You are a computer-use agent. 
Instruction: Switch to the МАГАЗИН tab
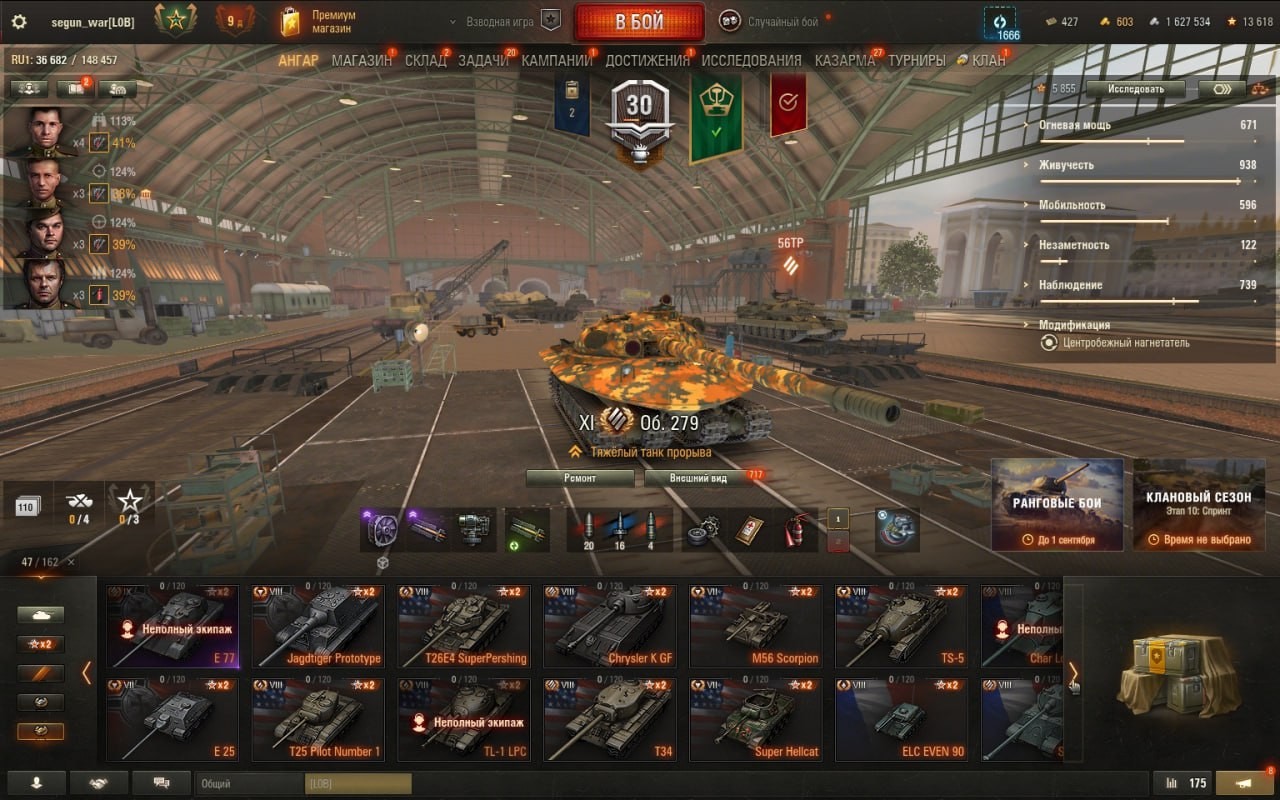click(361, 60)
